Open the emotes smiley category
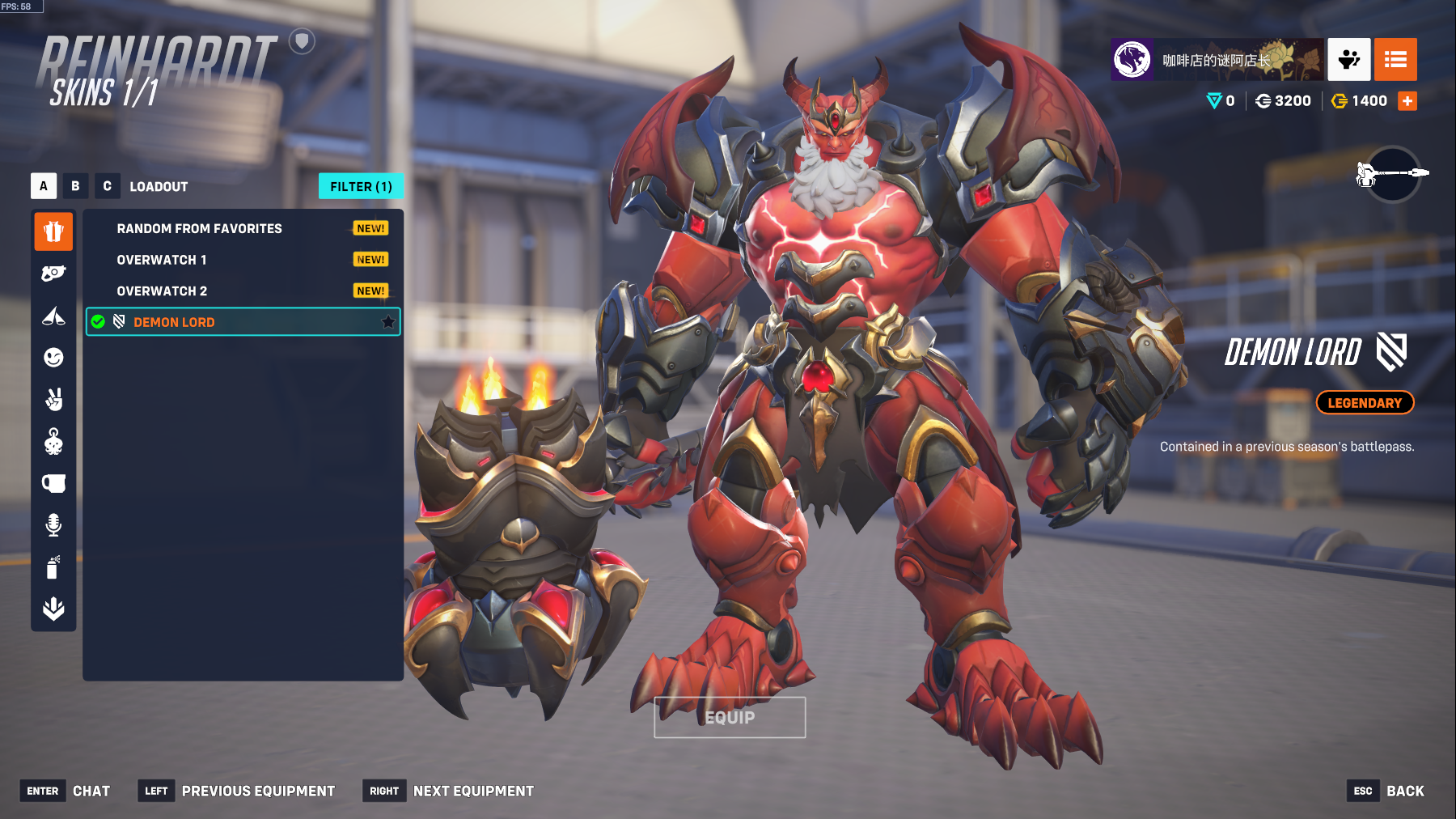This screenshot has width=1456, height=819. tap(53, 358)
